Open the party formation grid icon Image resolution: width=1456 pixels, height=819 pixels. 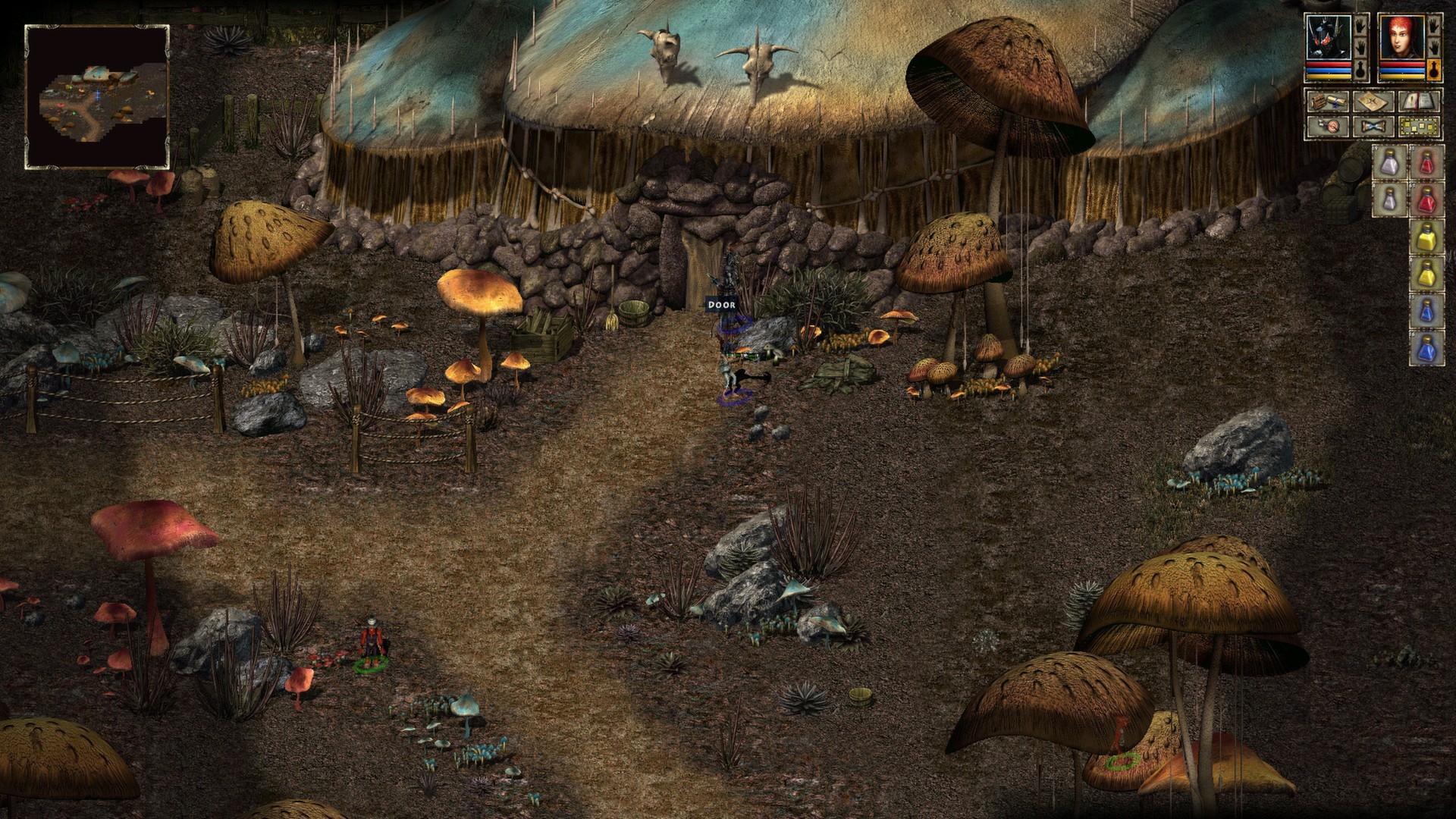[x=1419, y=125]
